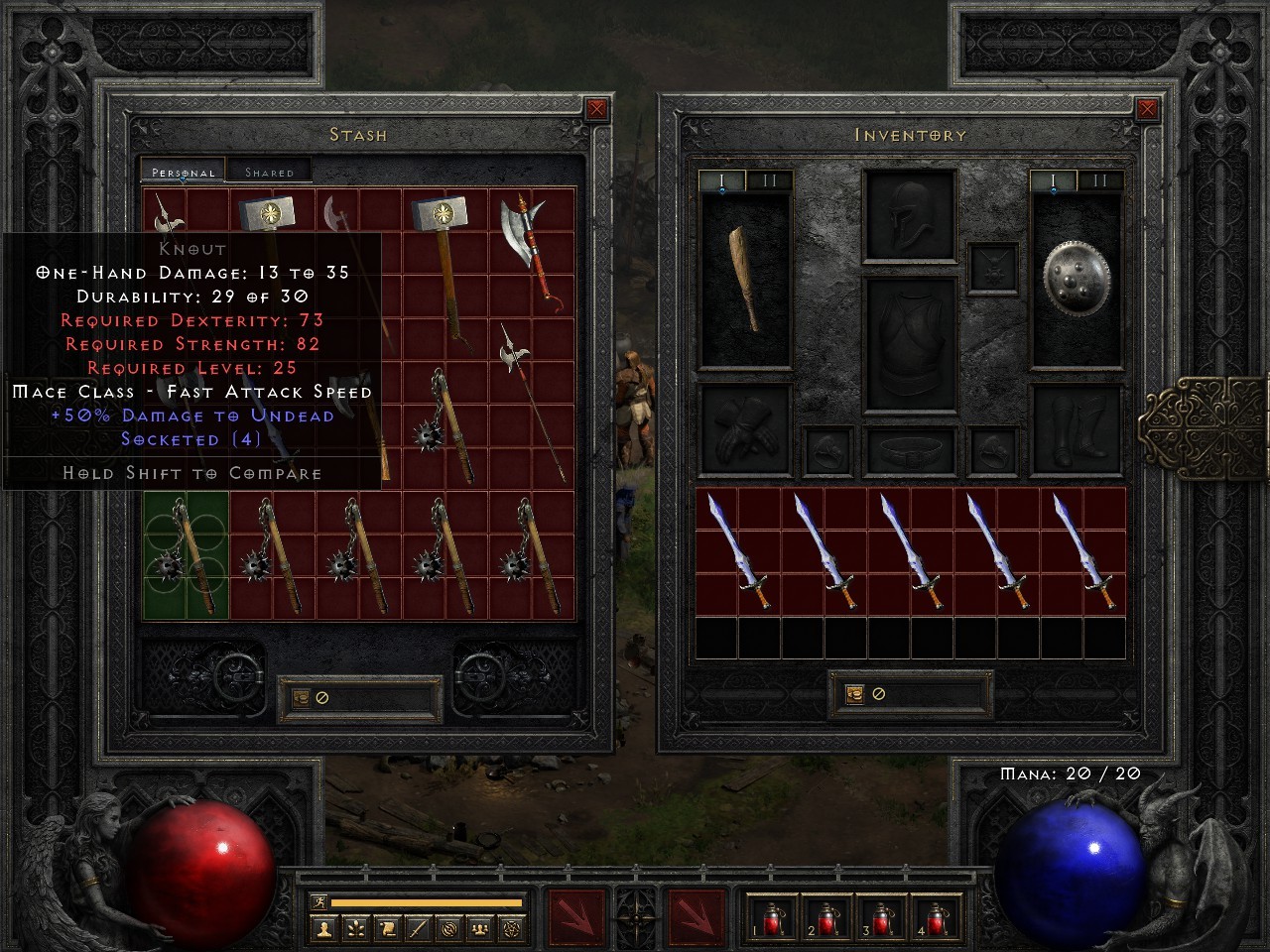This screenshot has width=1270, height=952.
Task: Select the Personal stash tab
Action: click(x=182, y=172)
